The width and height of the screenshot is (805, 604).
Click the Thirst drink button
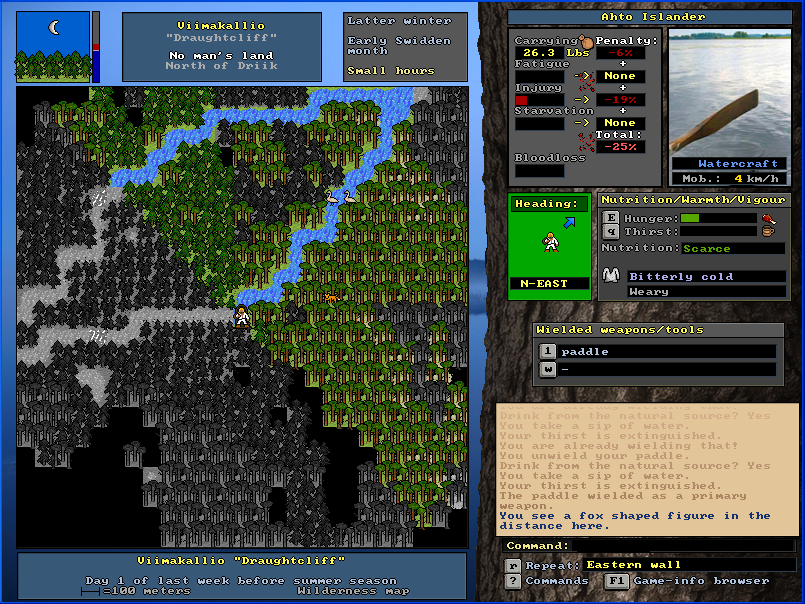point(609,231)
